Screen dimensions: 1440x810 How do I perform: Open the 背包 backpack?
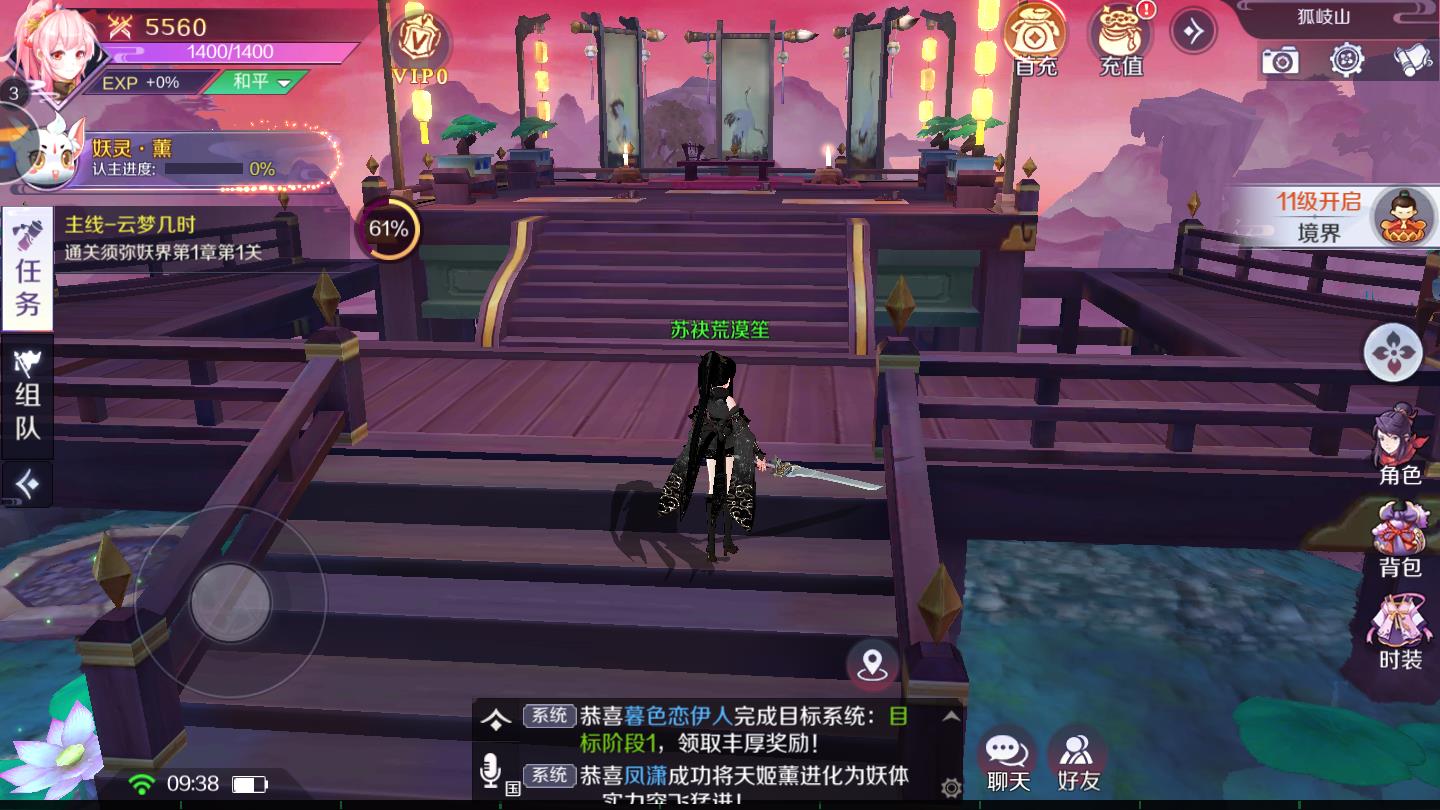[x=1400, y=540]
